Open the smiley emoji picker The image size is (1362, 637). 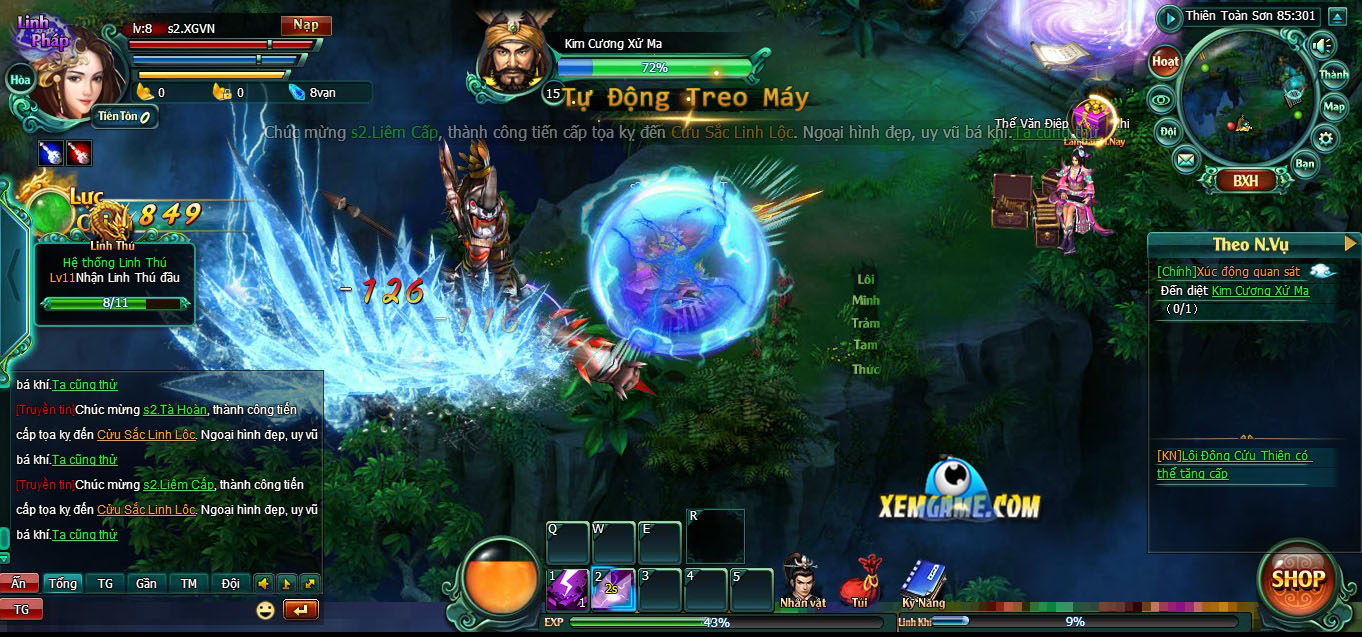click(265, 609)
